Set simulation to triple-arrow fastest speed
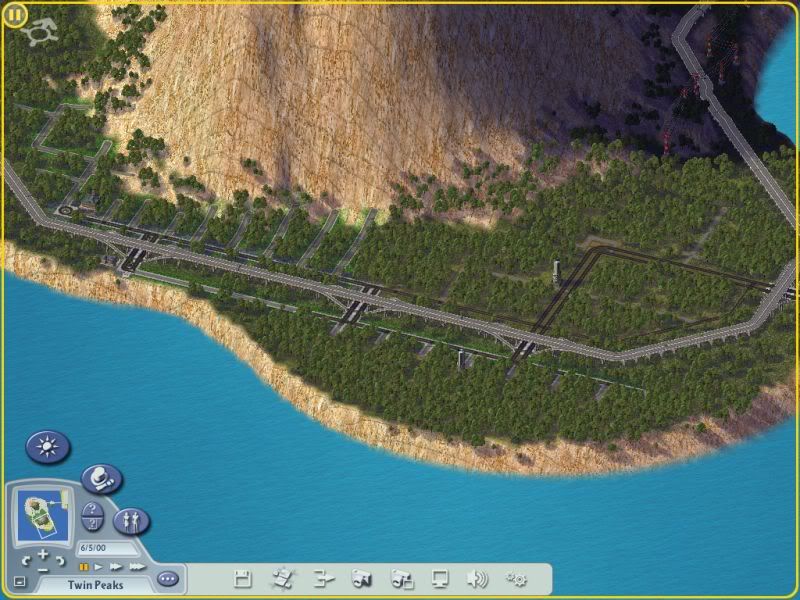 136,566
